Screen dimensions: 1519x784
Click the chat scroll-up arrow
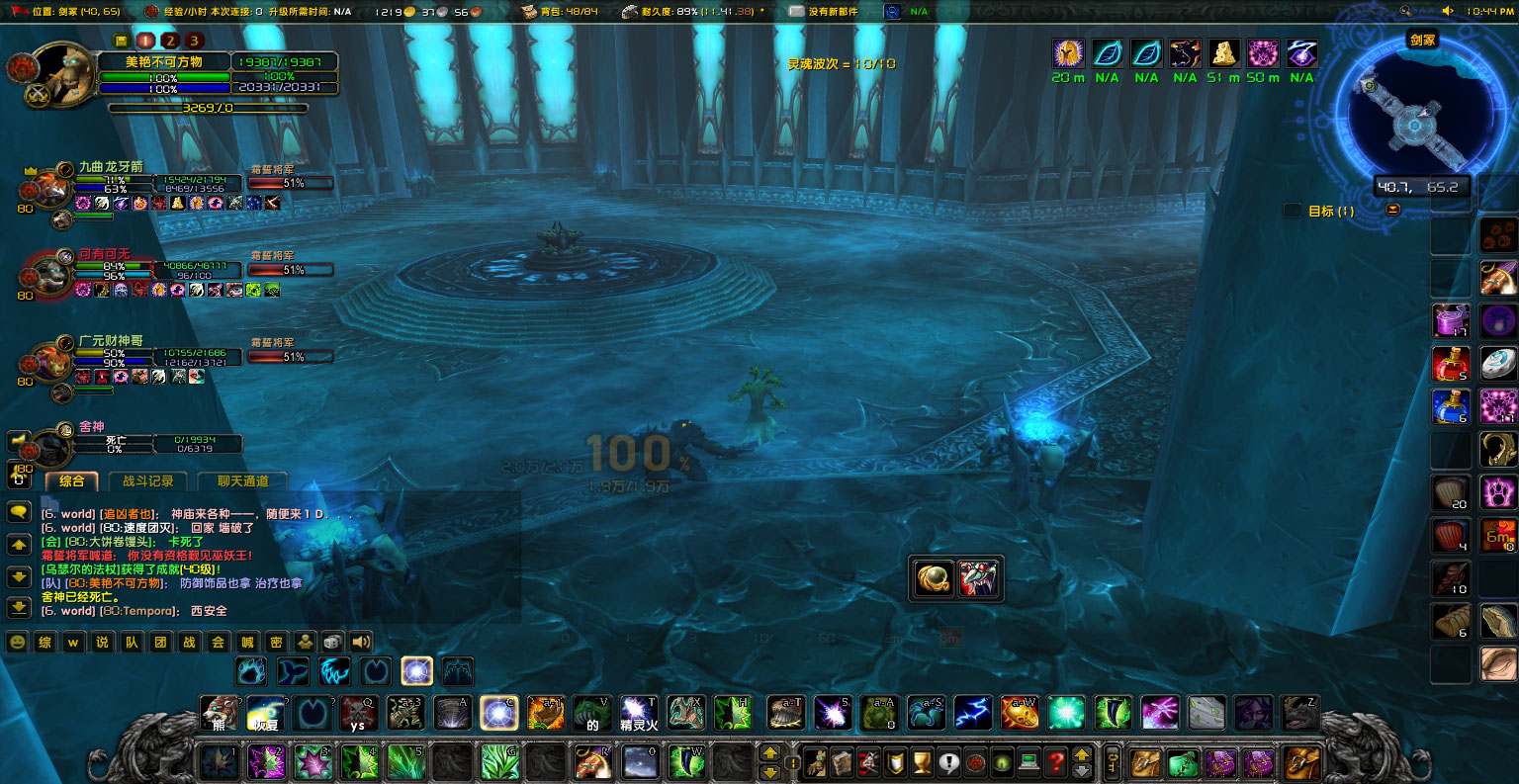pyautogui.click(x=18, y=544)
